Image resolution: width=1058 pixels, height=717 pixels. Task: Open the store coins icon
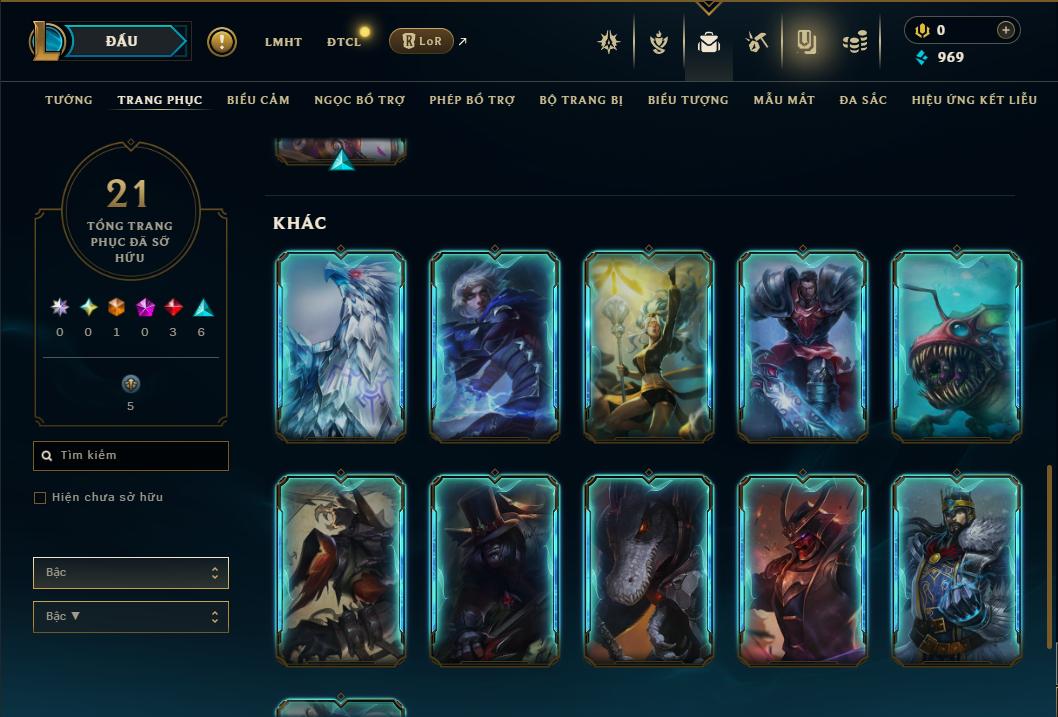pos(854,42)
